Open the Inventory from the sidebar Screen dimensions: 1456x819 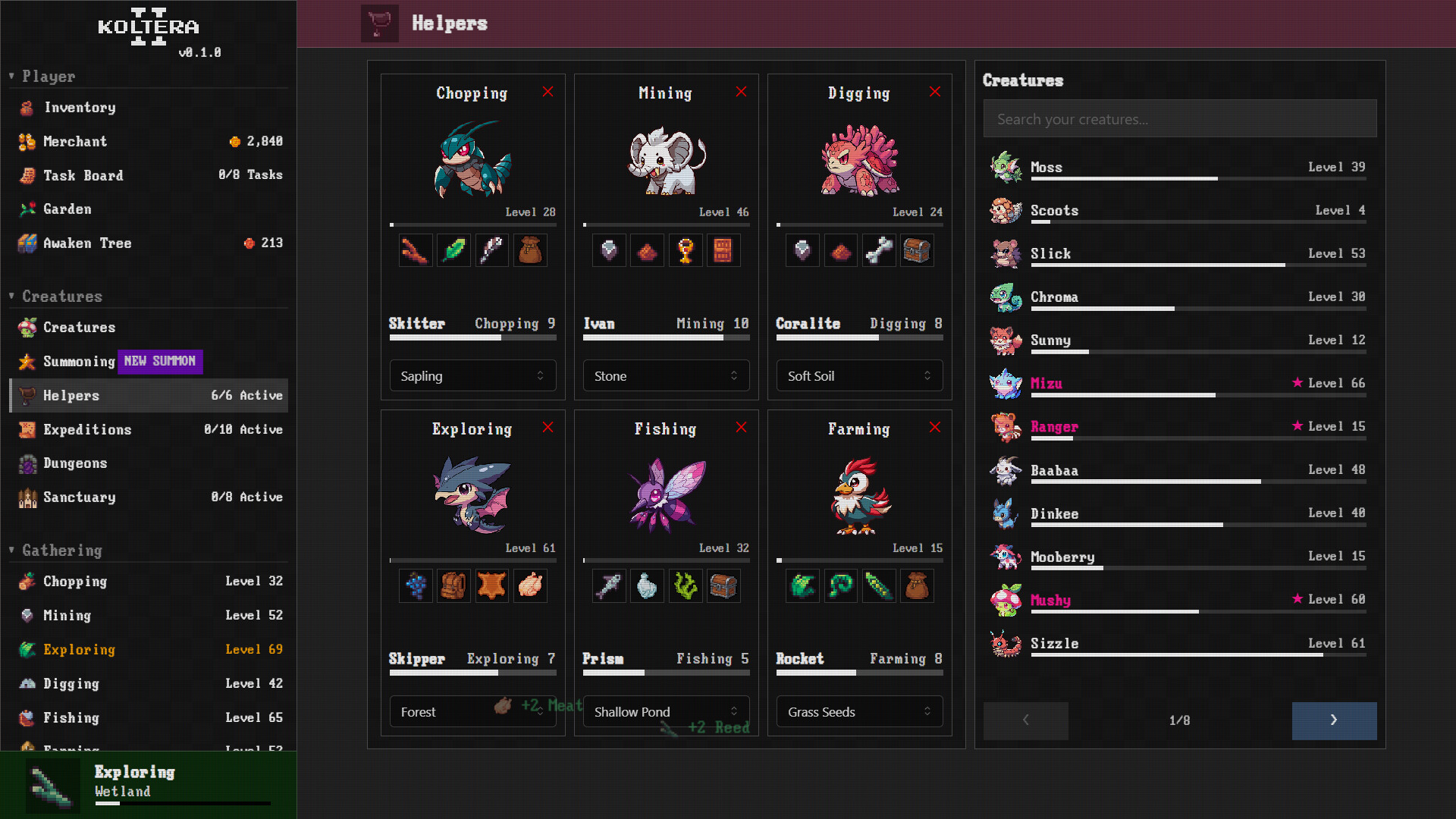(x=79, y=108)
